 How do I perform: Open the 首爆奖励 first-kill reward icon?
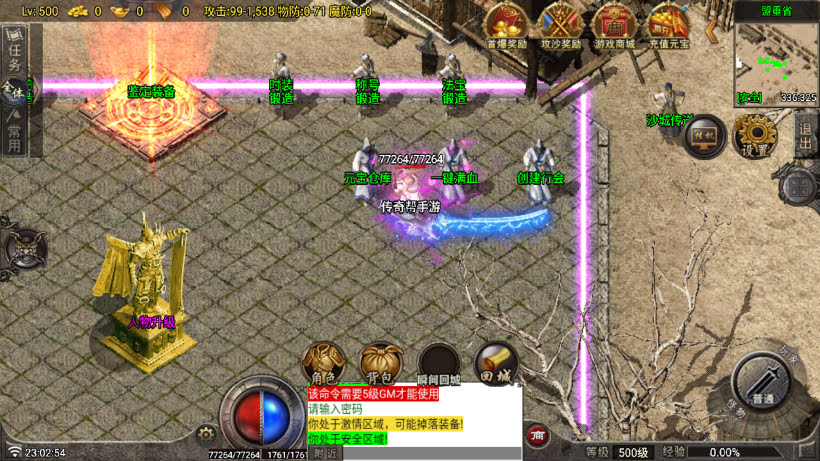[x=506, y=25]
